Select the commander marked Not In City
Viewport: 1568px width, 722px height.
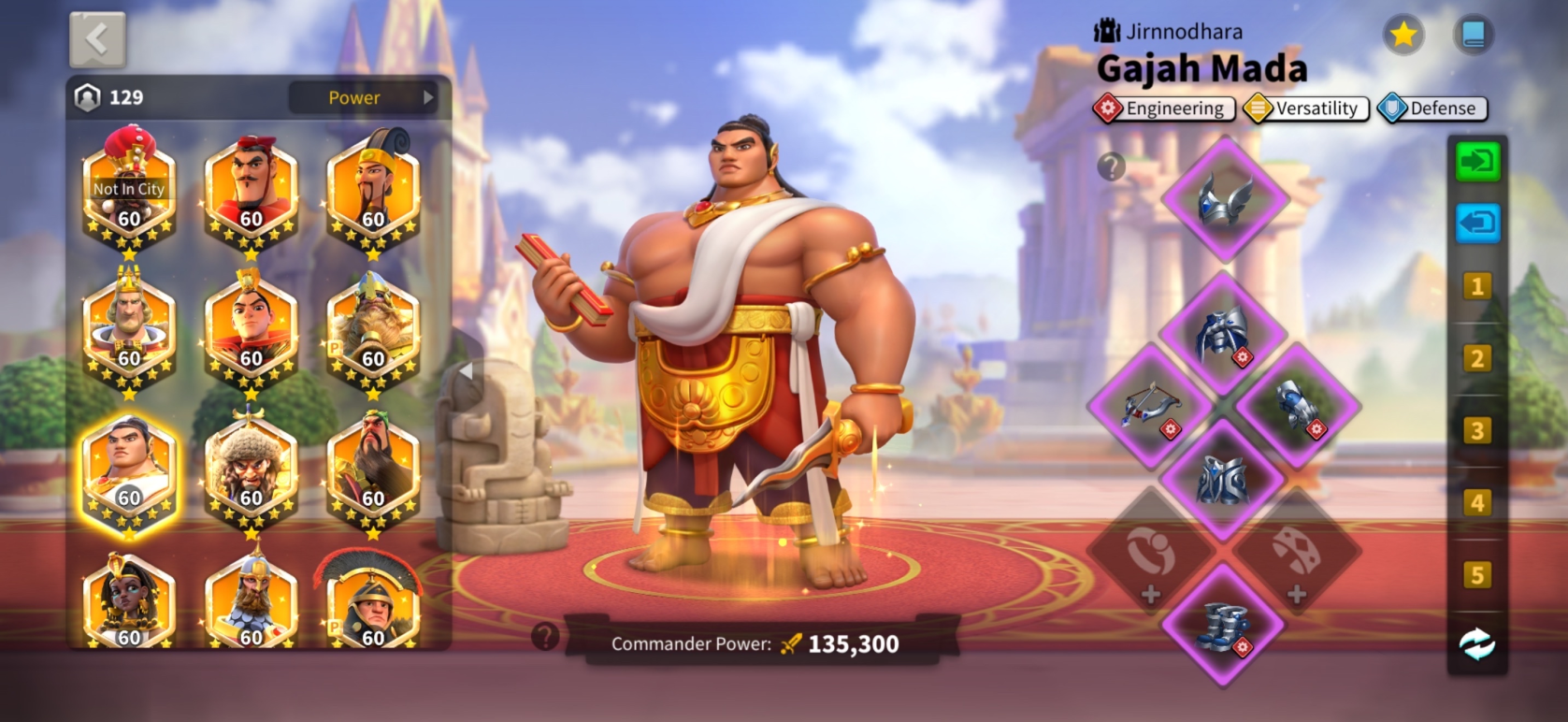[129, 194]
